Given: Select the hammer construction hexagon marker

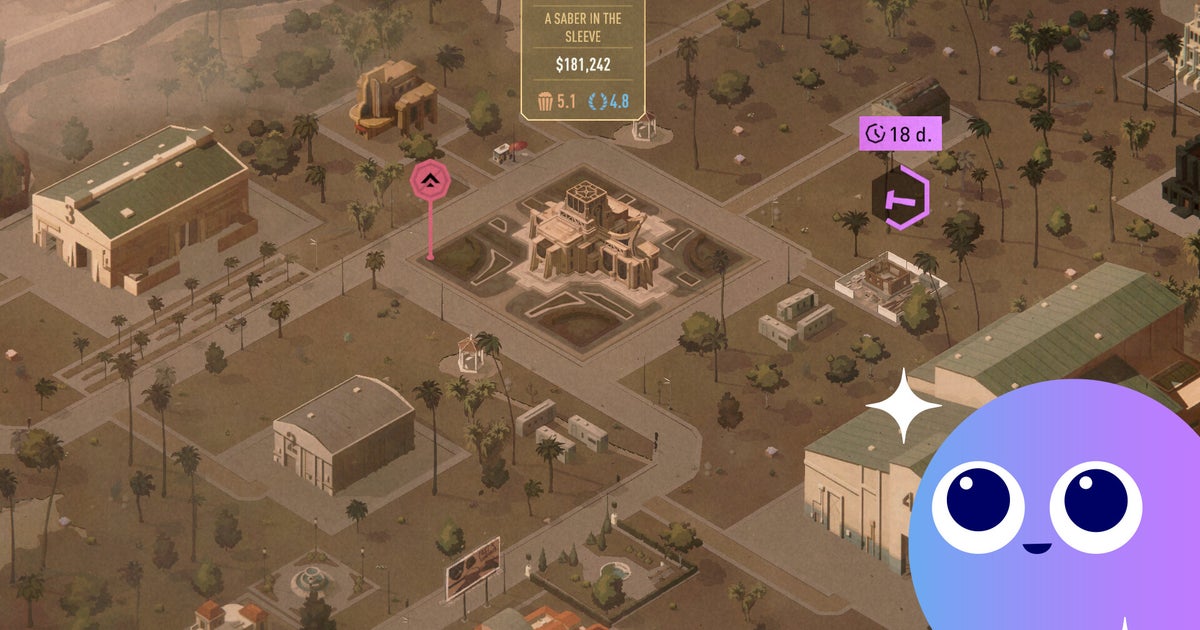Looking at the screenshot, I should tap(900, 197).
